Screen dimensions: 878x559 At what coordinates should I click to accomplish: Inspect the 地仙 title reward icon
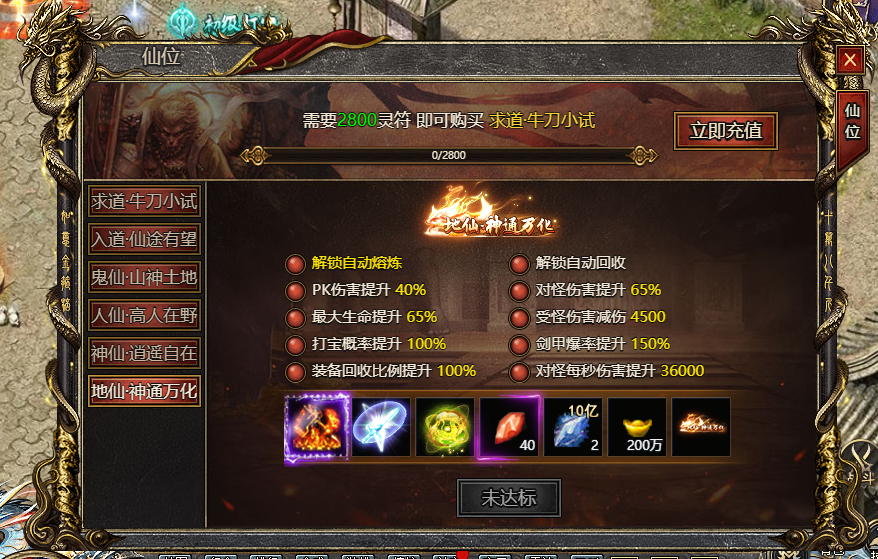(701, 427)
